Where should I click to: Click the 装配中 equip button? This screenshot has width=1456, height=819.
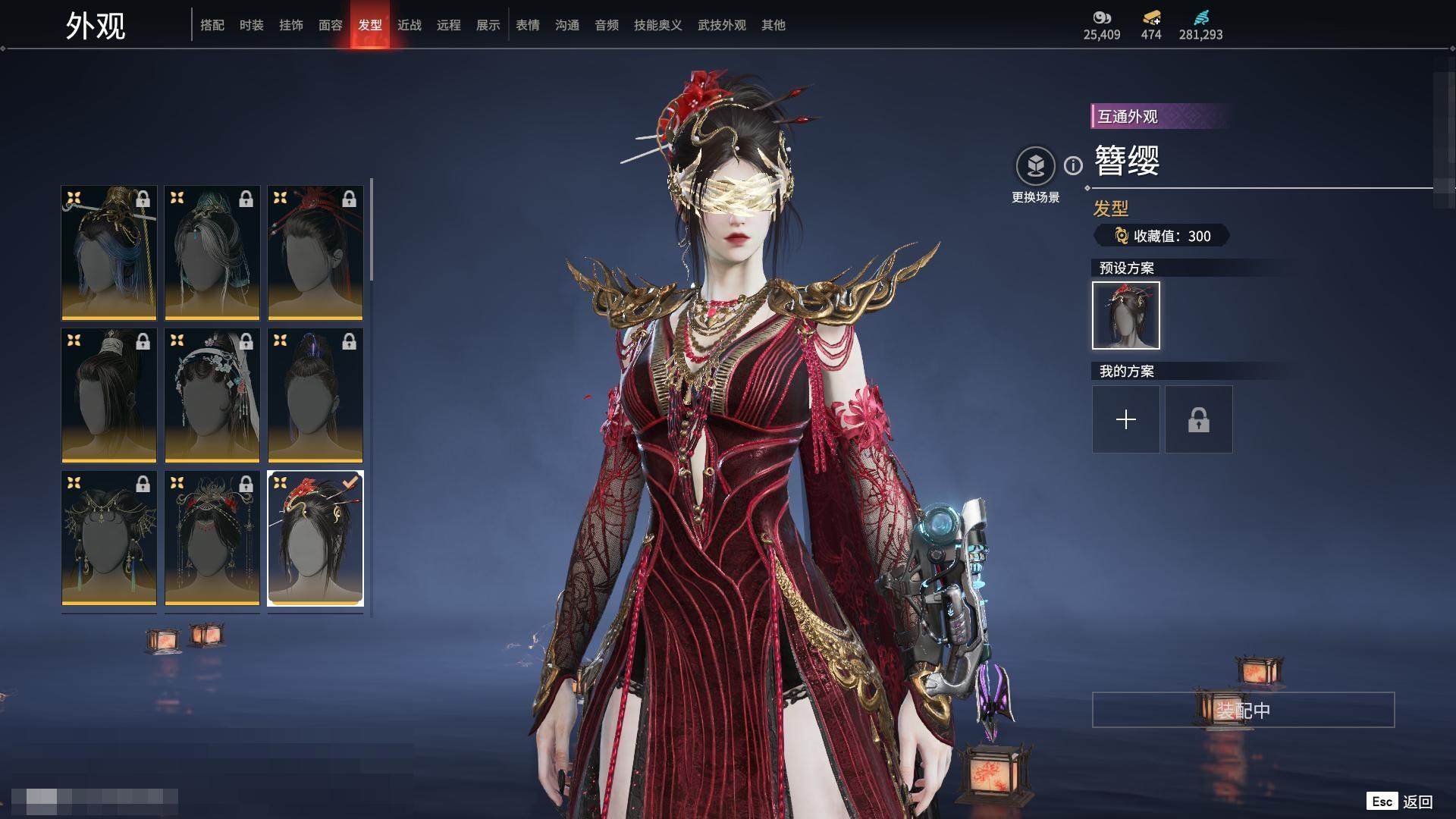pyautogui.click(x=1243, y=710)
